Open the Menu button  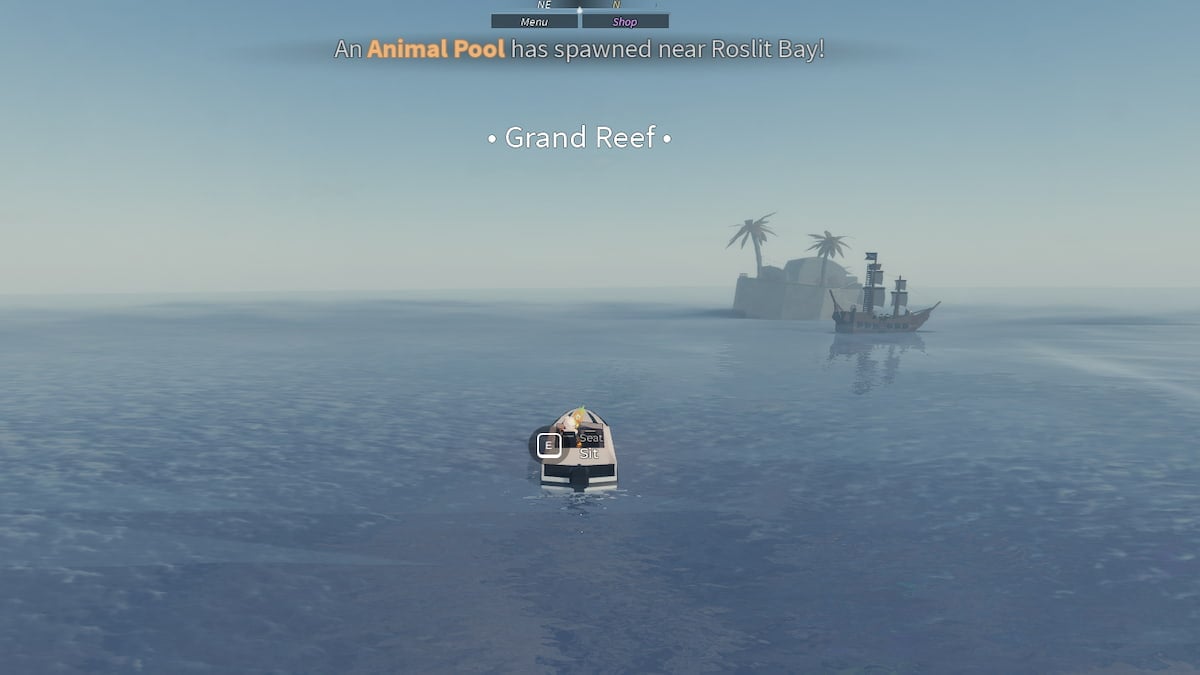click(x=534, y=21)
